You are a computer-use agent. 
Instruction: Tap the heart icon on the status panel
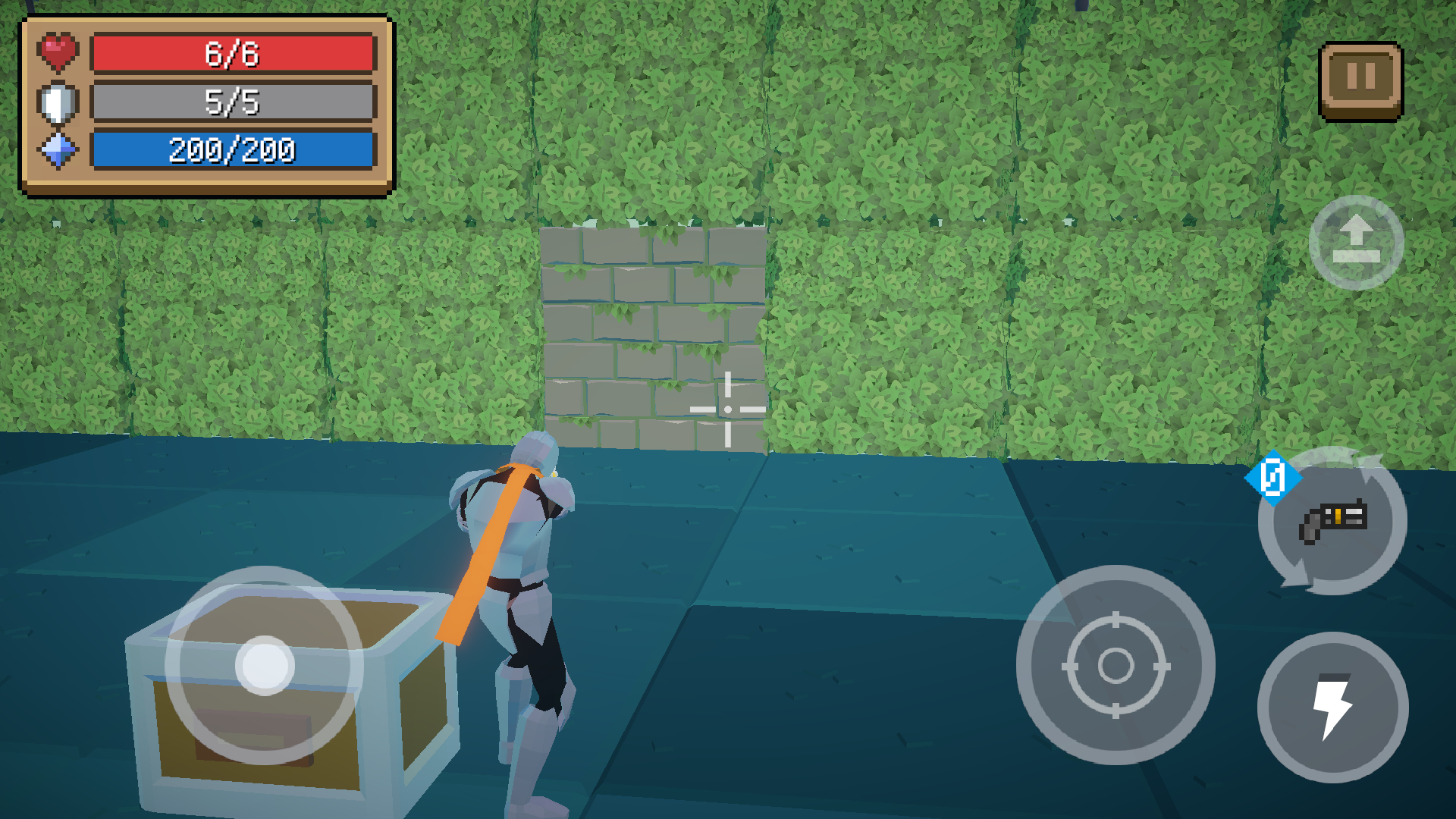click(x=58, y=52)
